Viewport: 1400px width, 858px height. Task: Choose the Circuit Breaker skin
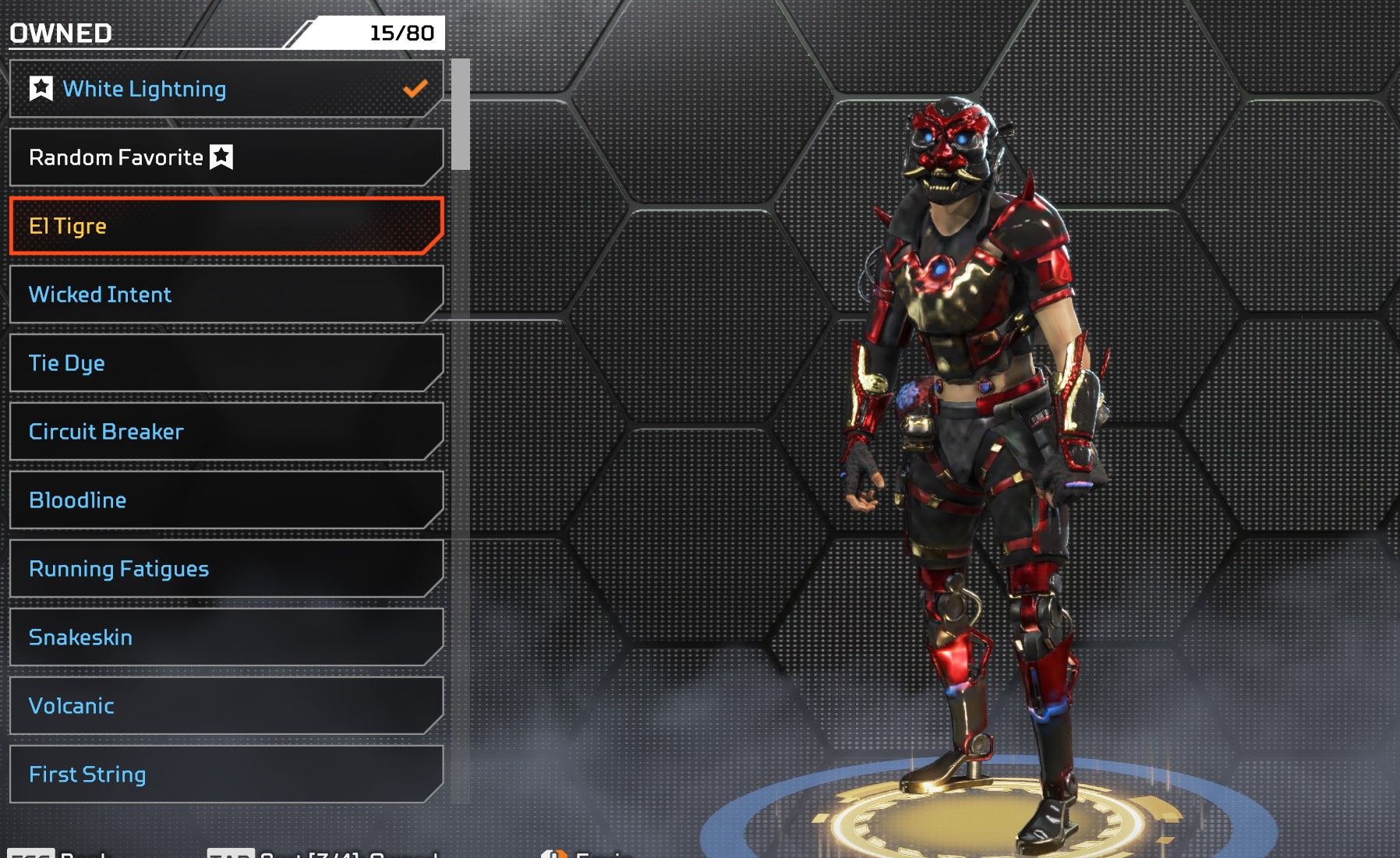coord(226,432)
